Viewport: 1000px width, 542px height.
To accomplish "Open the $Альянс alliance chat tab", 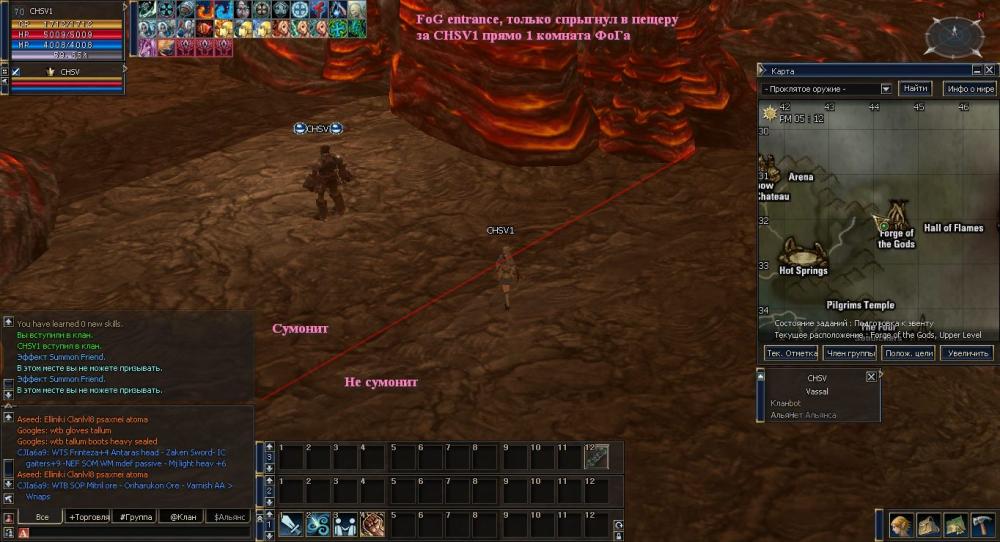I will click(228, 517).
